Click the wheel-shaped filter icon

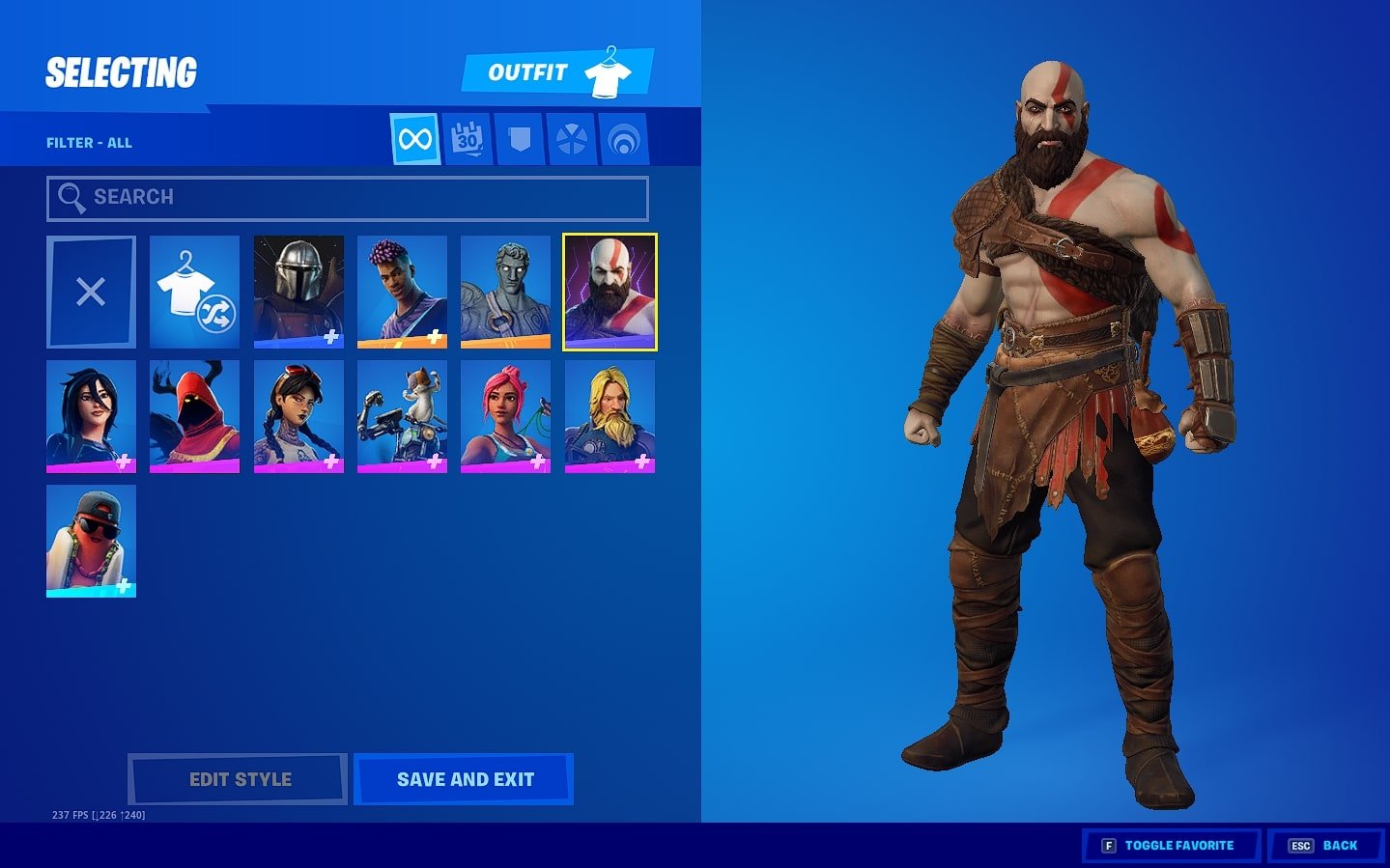tap(571, 137)
